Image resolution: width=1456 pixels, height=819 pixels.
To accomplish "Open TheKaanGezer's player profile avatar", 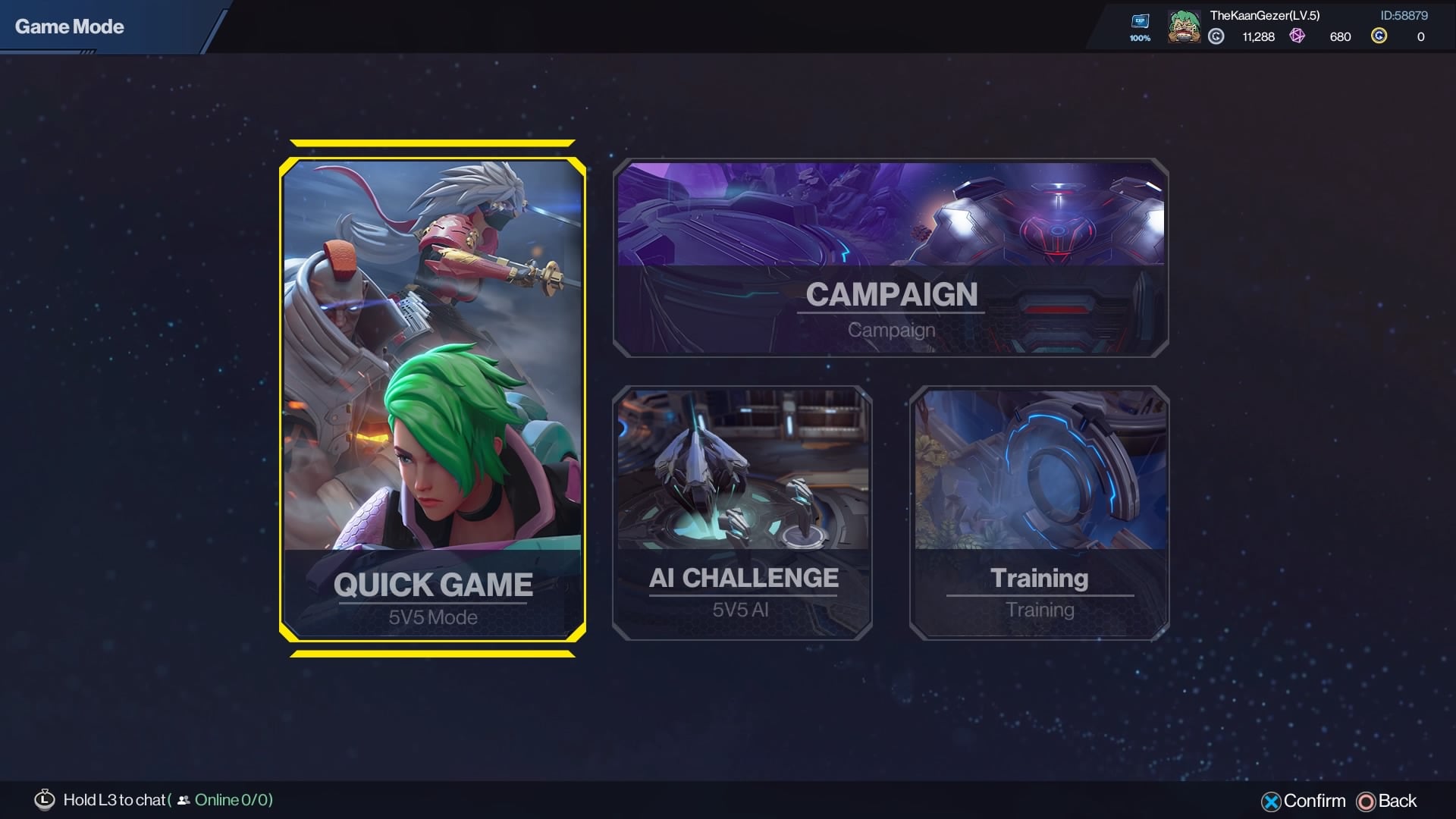I will point(1184,27).
